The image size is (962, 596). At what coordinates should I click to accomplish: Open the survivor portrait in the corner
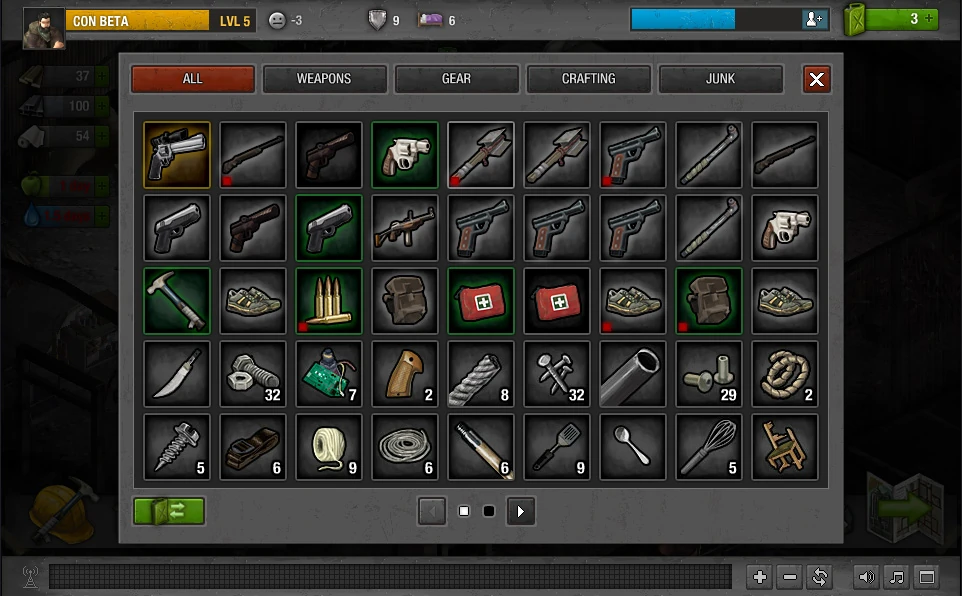[44, 28]
